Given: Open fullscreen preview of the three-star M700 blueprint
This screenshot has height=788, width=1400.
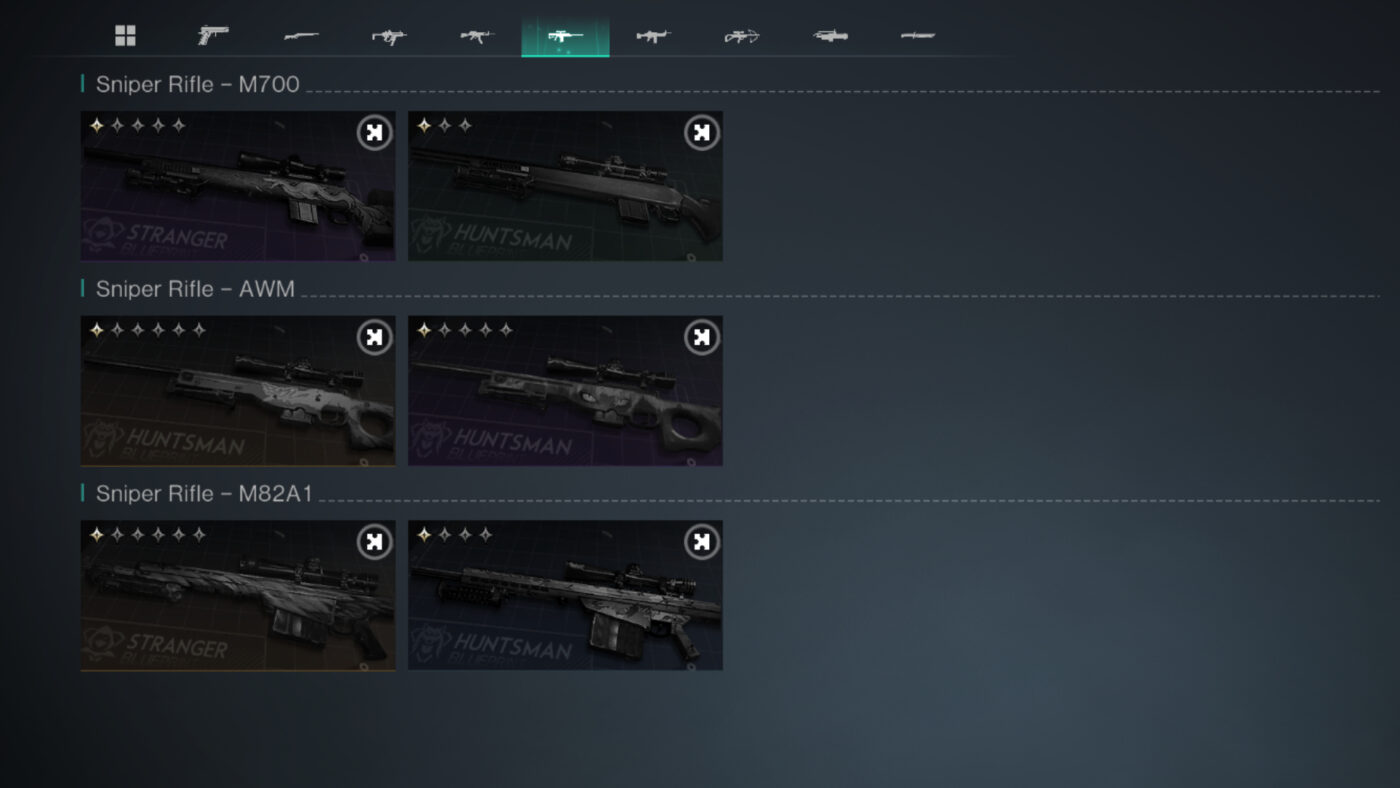Looking at the screenshot, I should (x=700, y=132).
